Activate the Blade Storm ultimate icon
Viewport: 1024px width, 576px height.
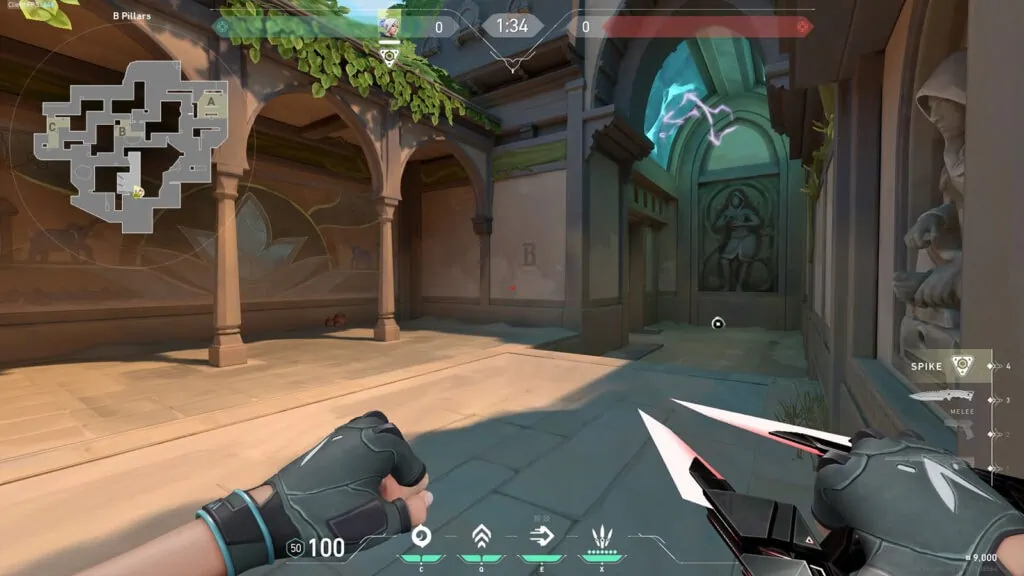coord(602,537)
